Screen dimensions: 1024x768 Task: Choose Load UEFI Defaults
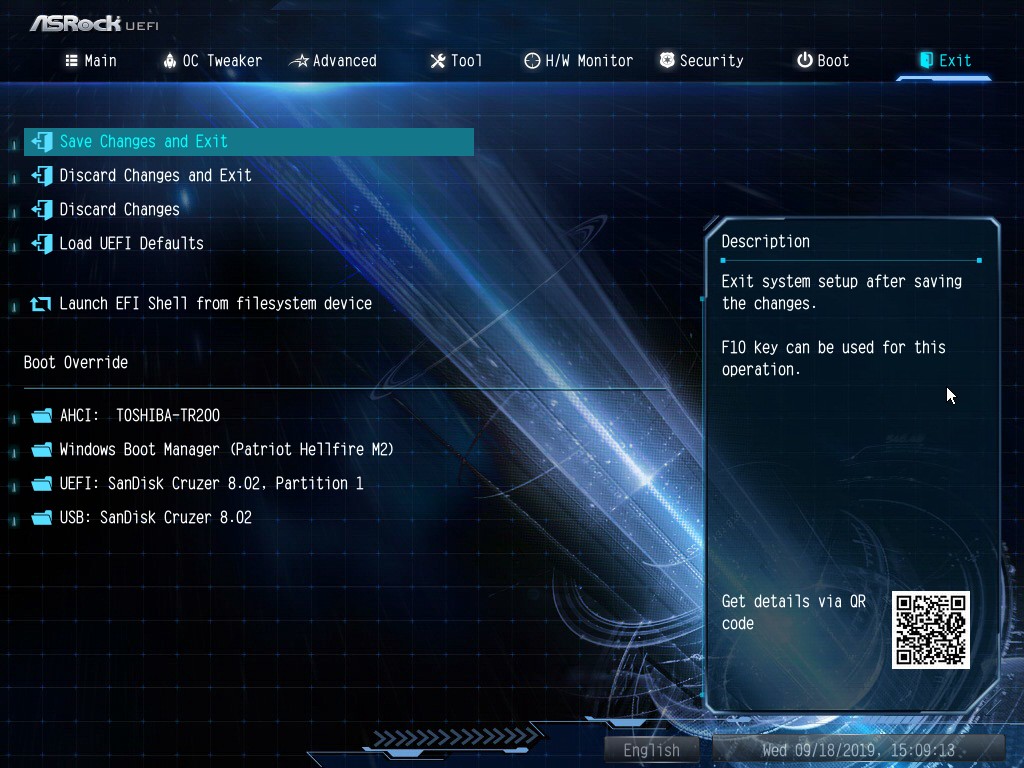(x=131, y=244)
